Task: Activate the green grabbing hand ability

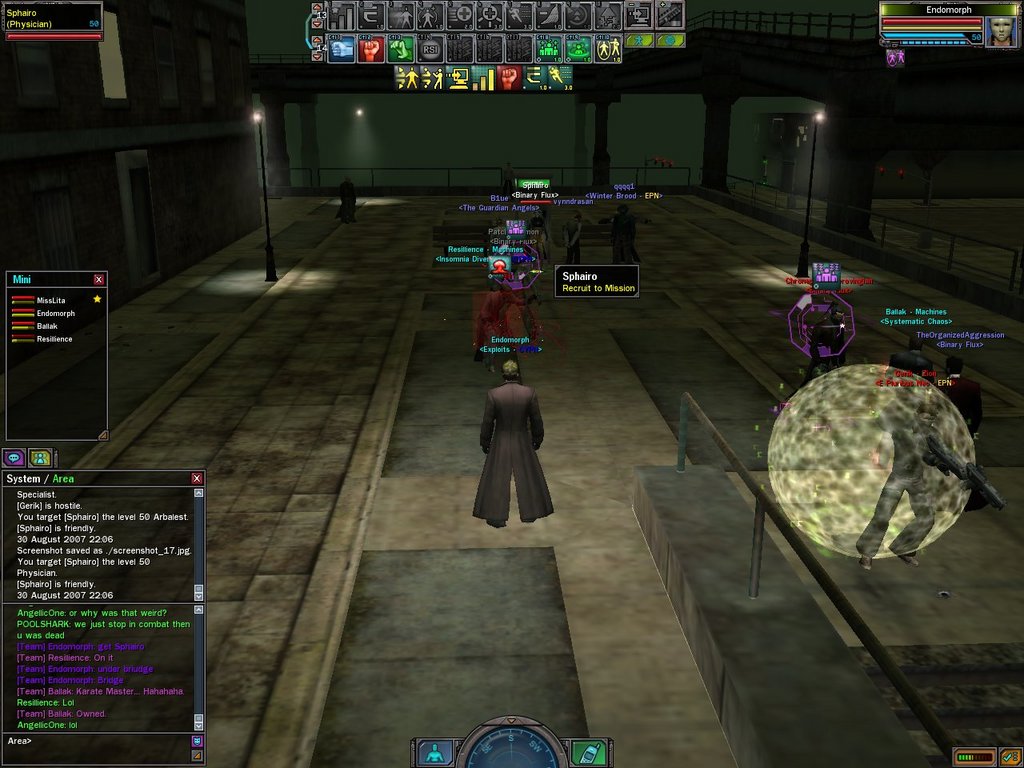Action: [401, 48]
